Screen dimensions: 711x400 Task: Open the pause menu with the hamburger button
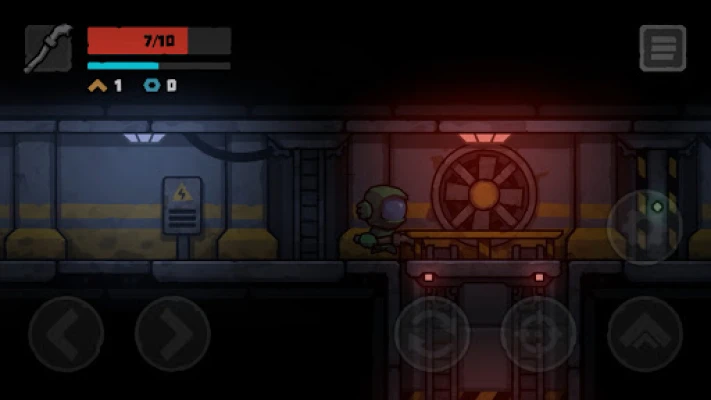point(663,48)
